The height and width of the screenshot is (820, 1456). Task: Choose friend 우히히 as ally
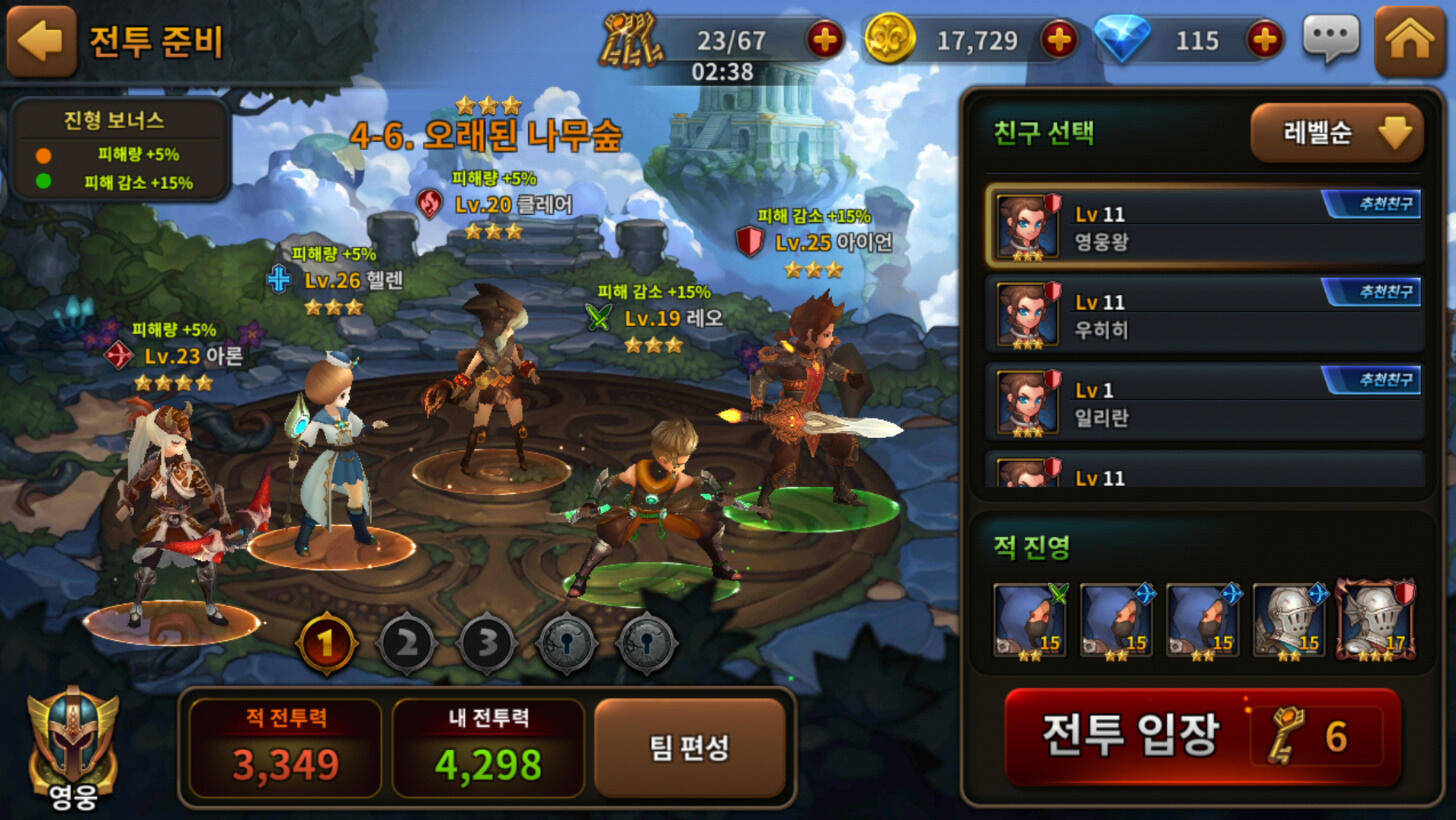coord(1207,315)
